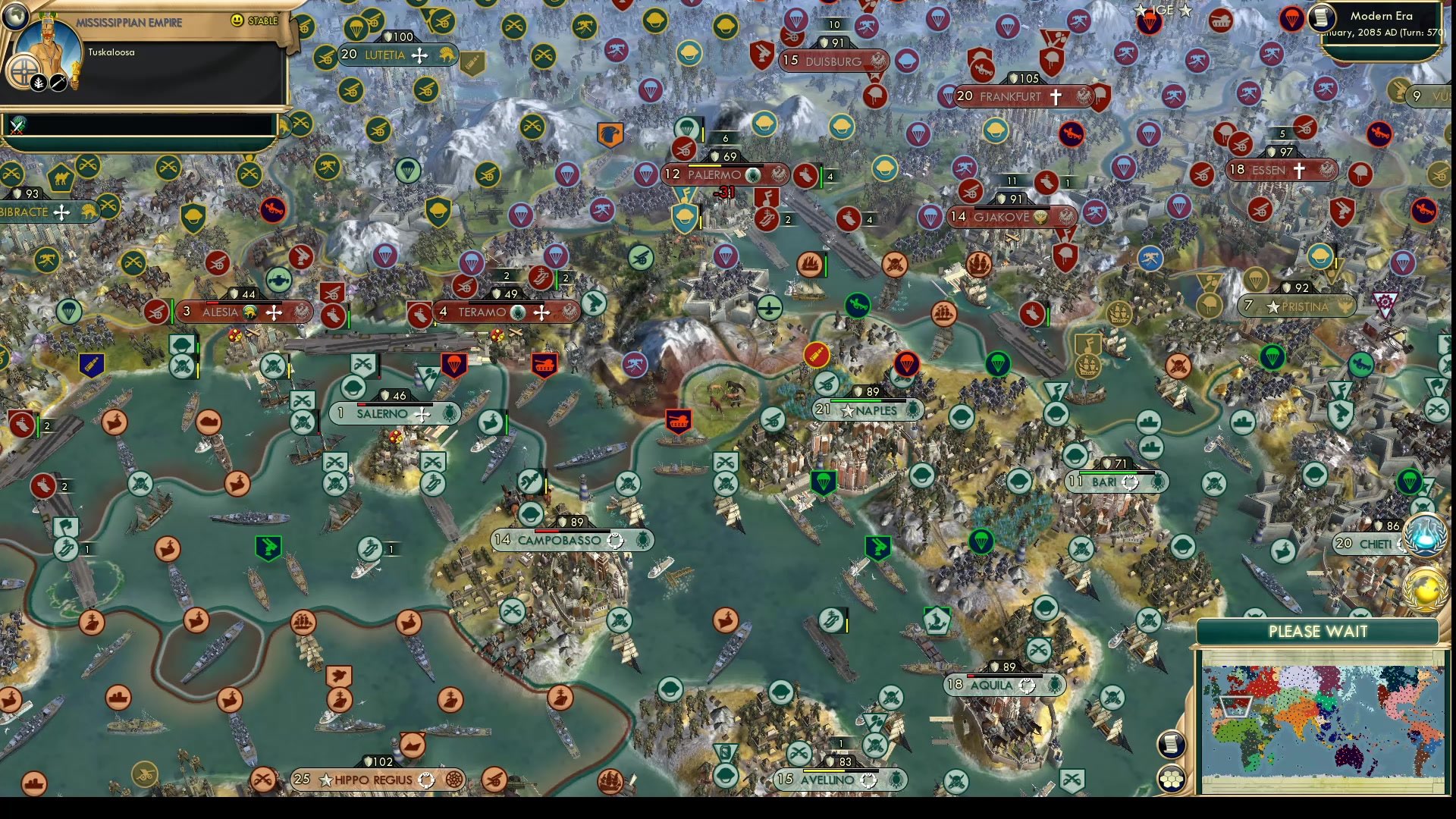Screen dimensions: 1456x819
Task: Toggle strategic view with the hex icon
Action: coord(1171,778)
